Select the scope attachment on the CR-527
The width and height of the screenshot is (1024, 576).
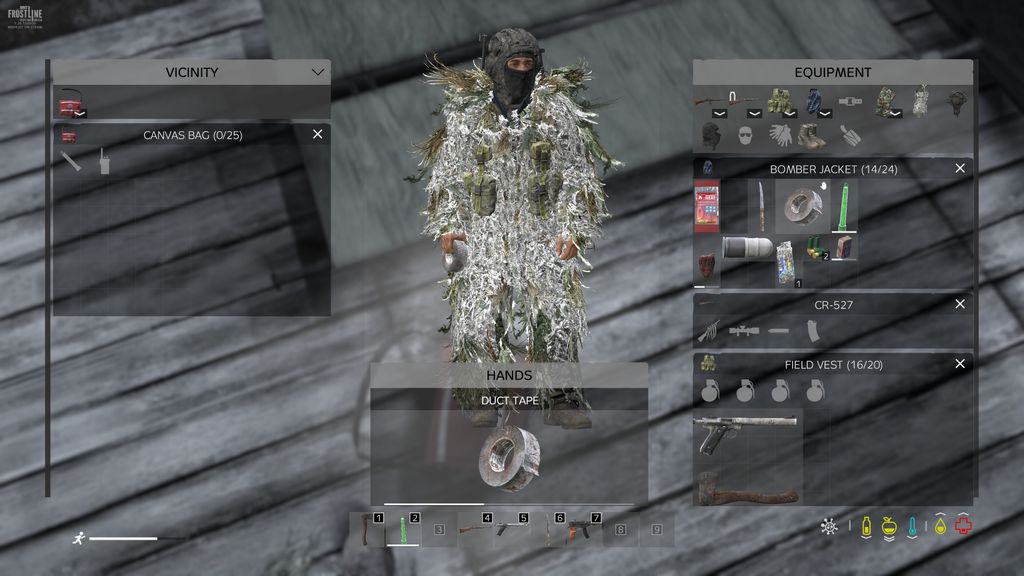[743, 330]
